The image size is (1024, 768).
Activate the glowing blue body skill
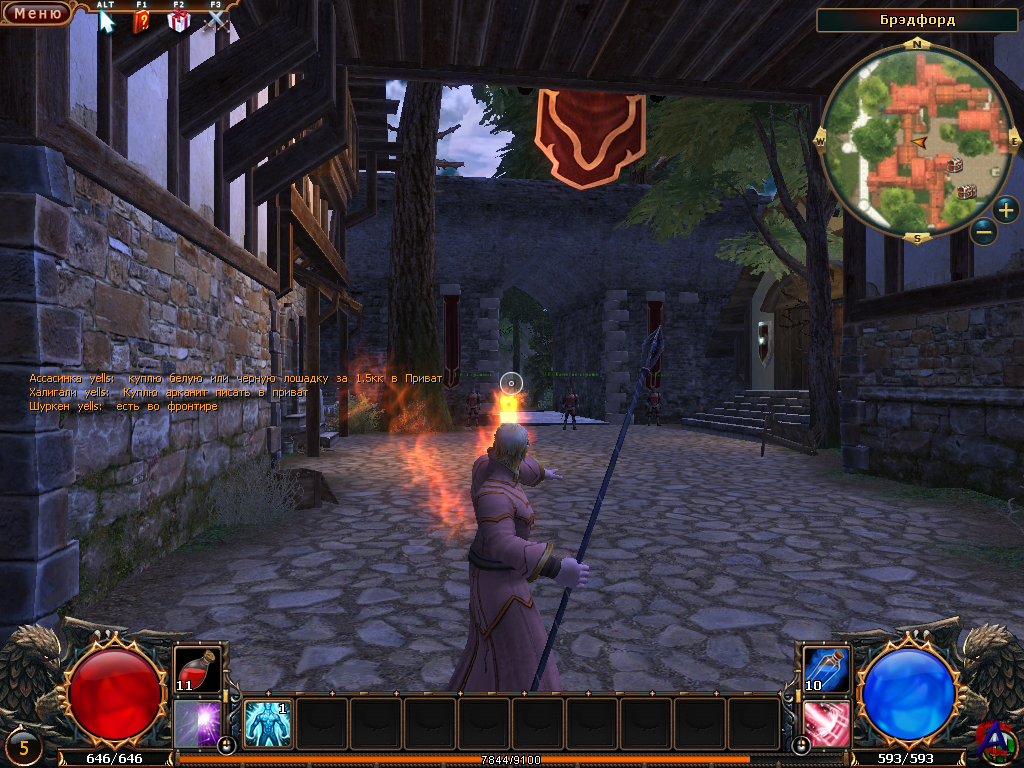click(268, 723)
